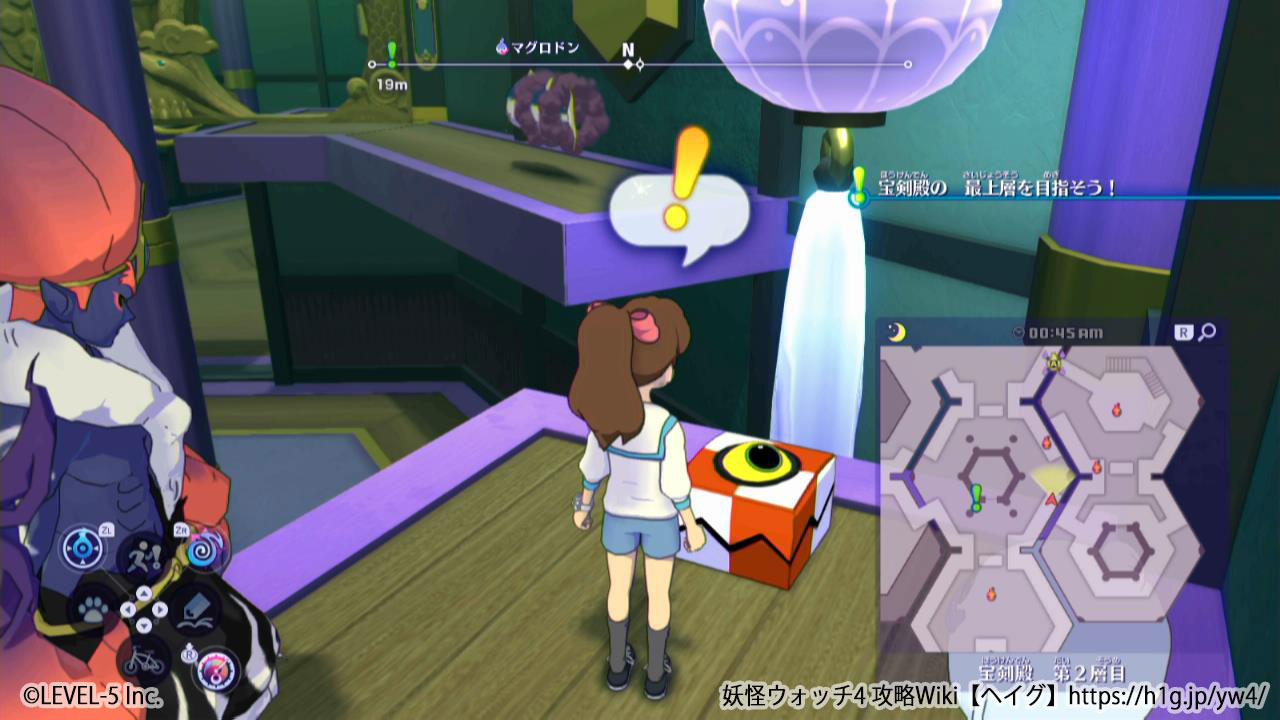Image resolution: width=1280 pixels, height=720 pixels.
Task: Click the yellow stair marker atop the minimap
Action: click(x=1053, y=361)
